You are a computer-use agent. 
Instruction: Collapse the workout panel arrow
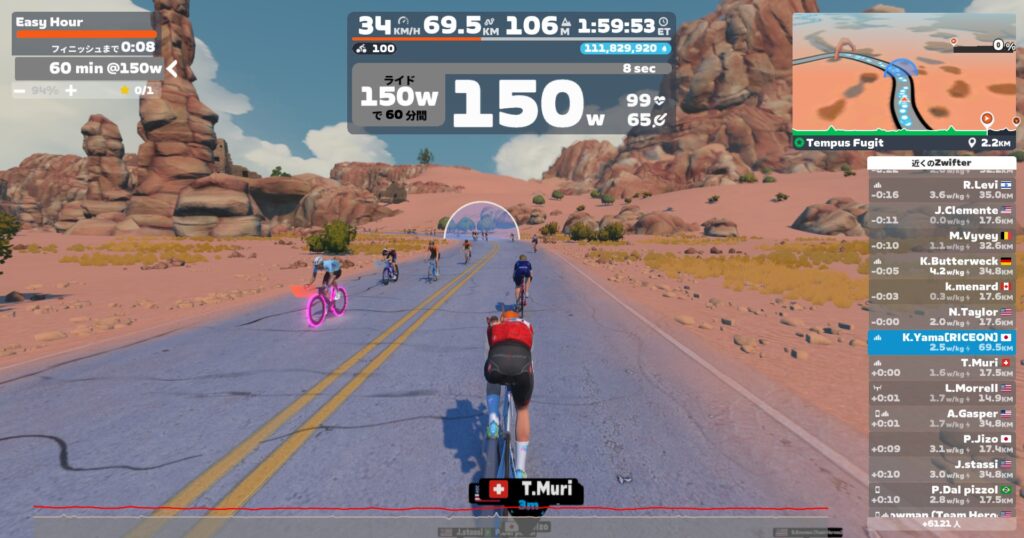(172, 68)
